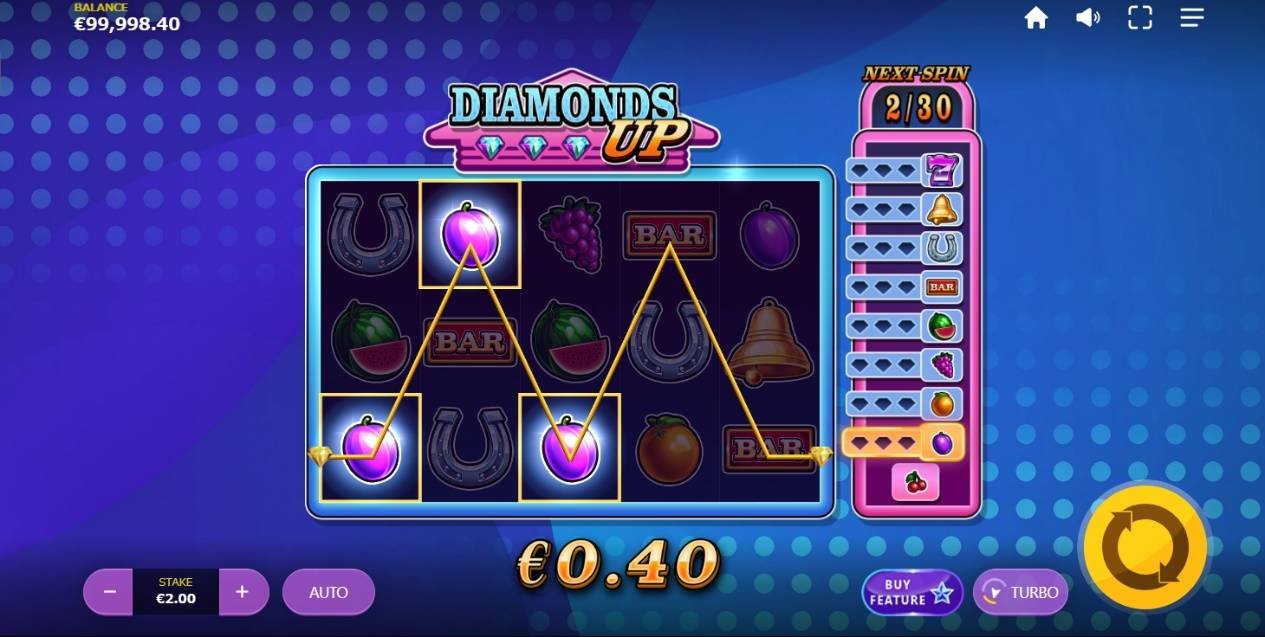
Task: Open the AUTO spin options
Action: [x=328, y=592]
